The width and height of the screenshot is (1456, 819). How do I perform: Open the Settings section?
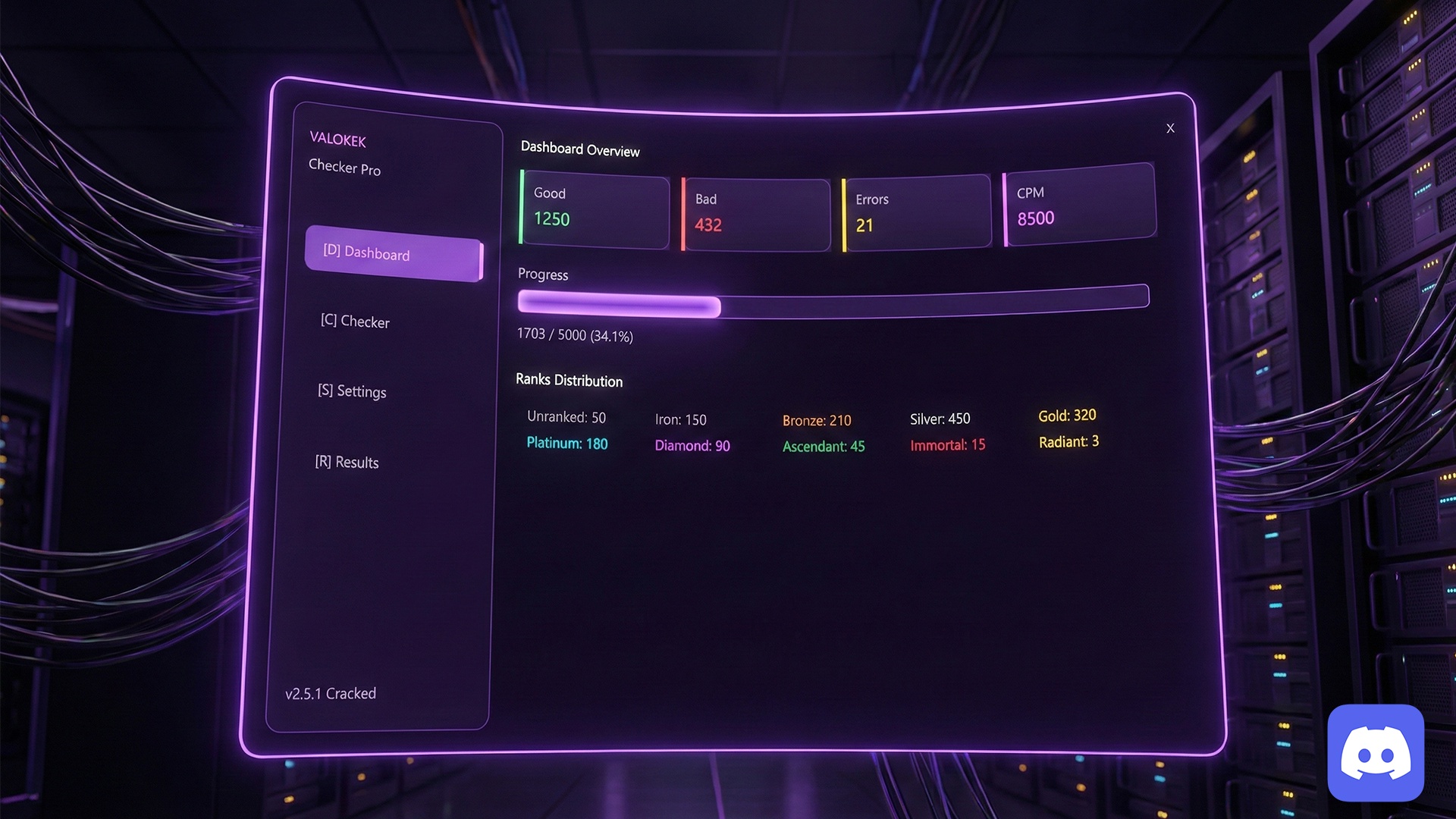pyautogui.click(x=352, y=391)
